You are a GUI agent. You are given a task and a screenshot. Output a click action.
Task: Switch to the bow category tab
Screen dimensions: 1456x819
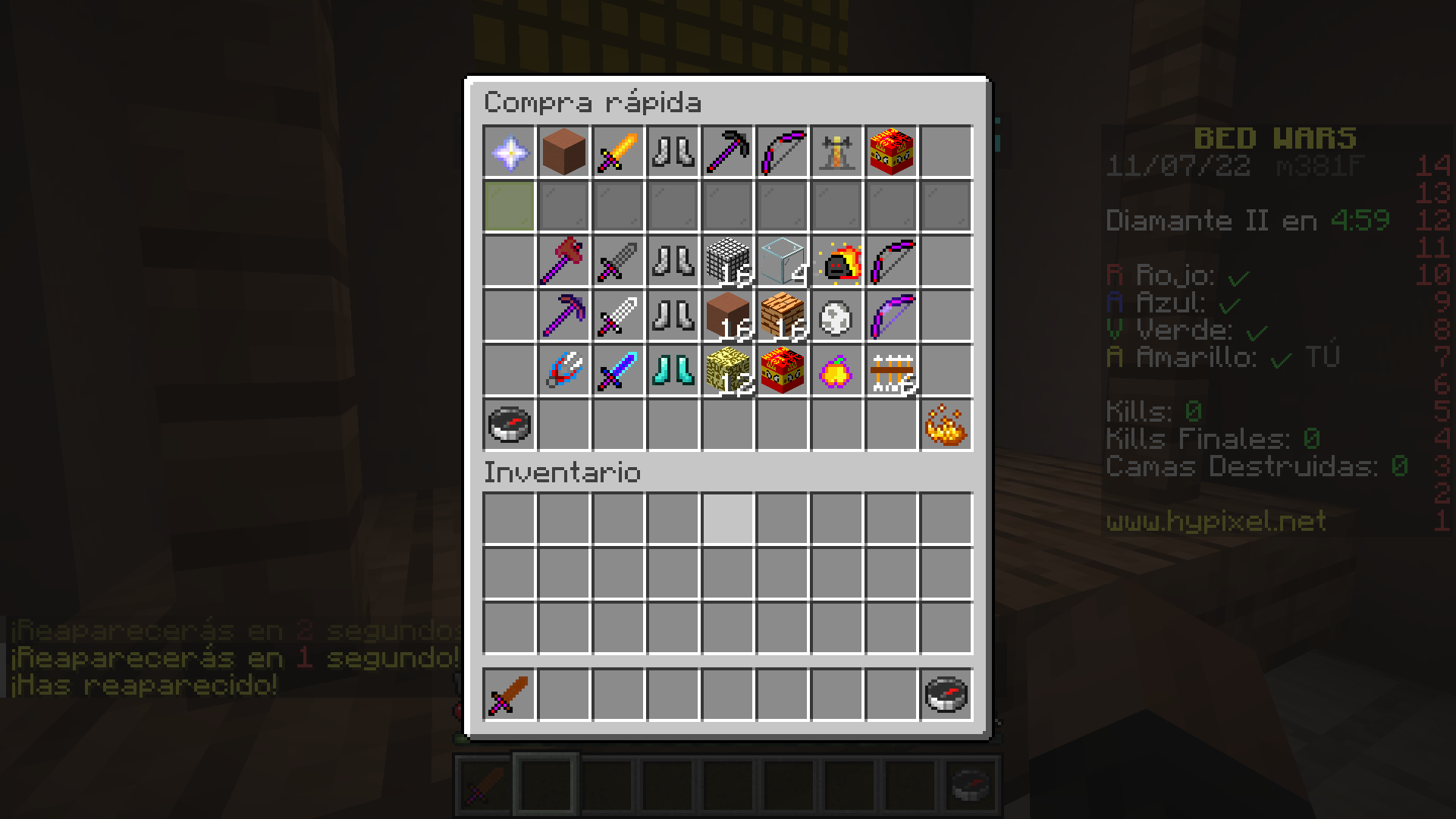point(783,152)
